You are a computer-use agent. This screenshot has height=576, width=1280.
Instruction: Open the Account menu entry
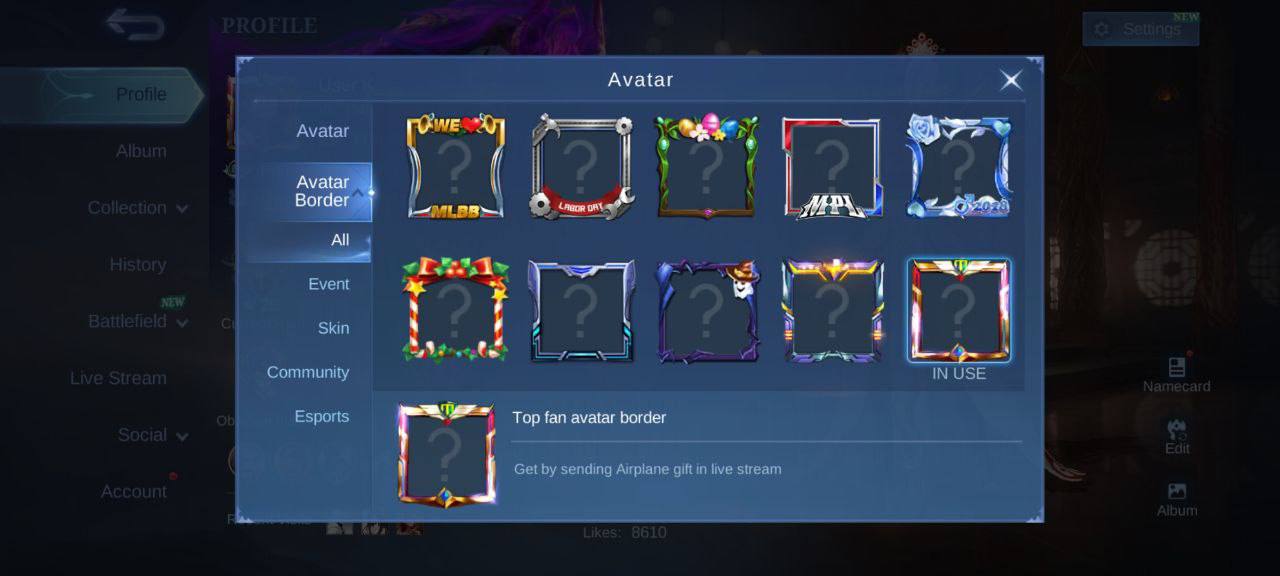pos(133,491)
